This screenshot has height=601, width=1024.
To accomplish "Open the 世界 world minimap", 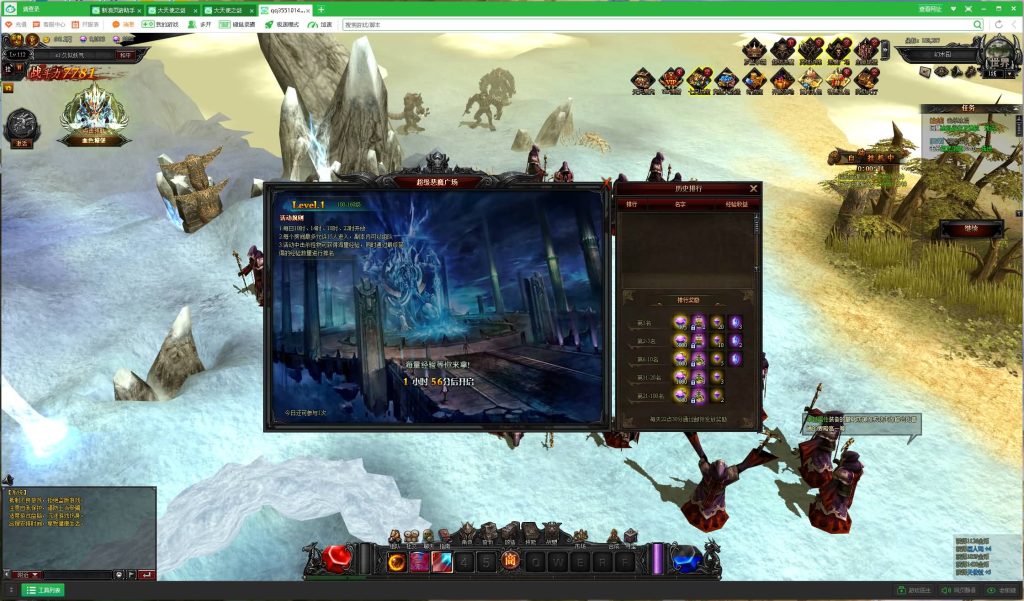I will [996, 53].
